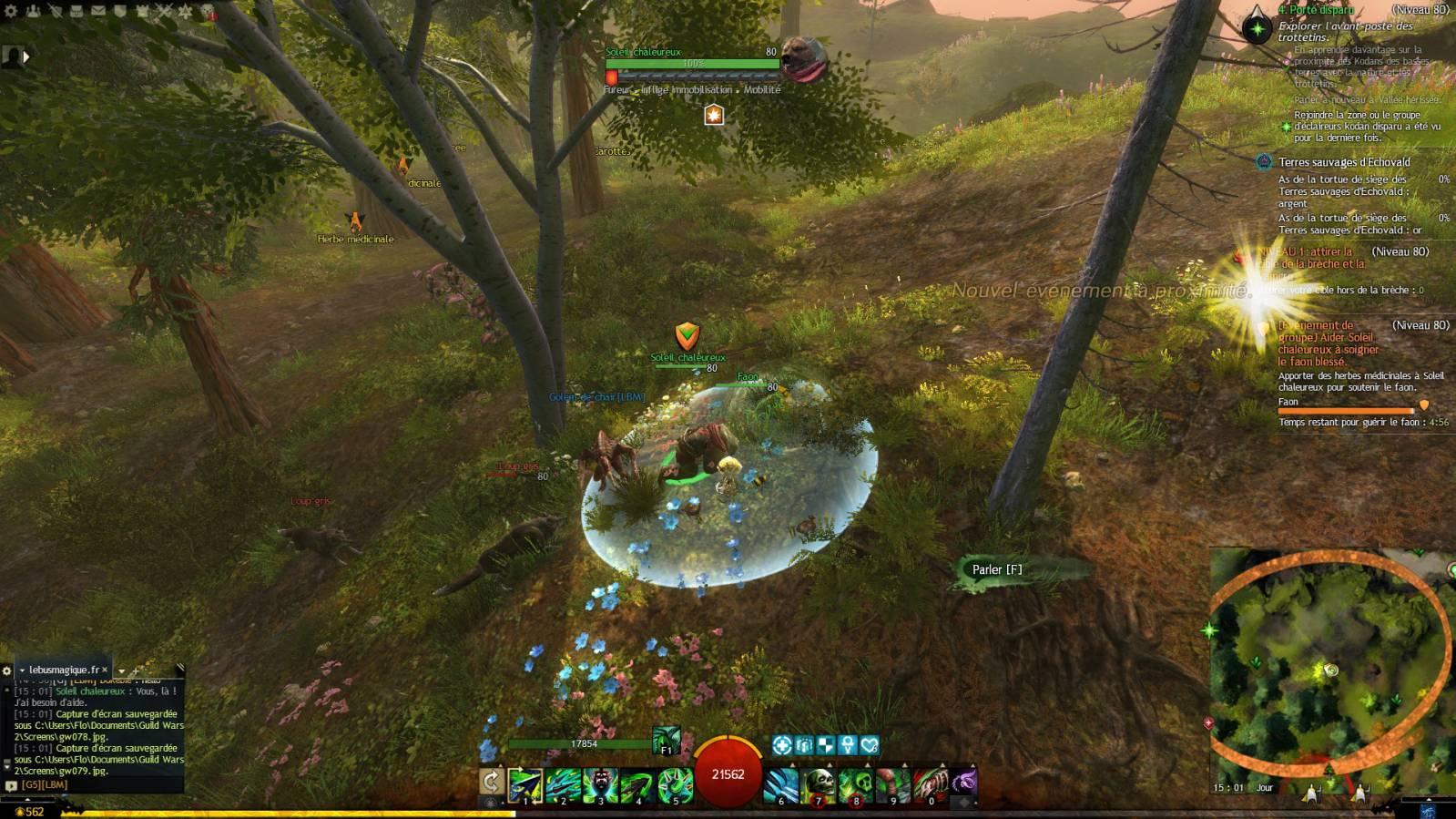The height and width of the screenshot is (819, 1456).
Task: Open the mail envelope icon
Action: pos(98,12)
